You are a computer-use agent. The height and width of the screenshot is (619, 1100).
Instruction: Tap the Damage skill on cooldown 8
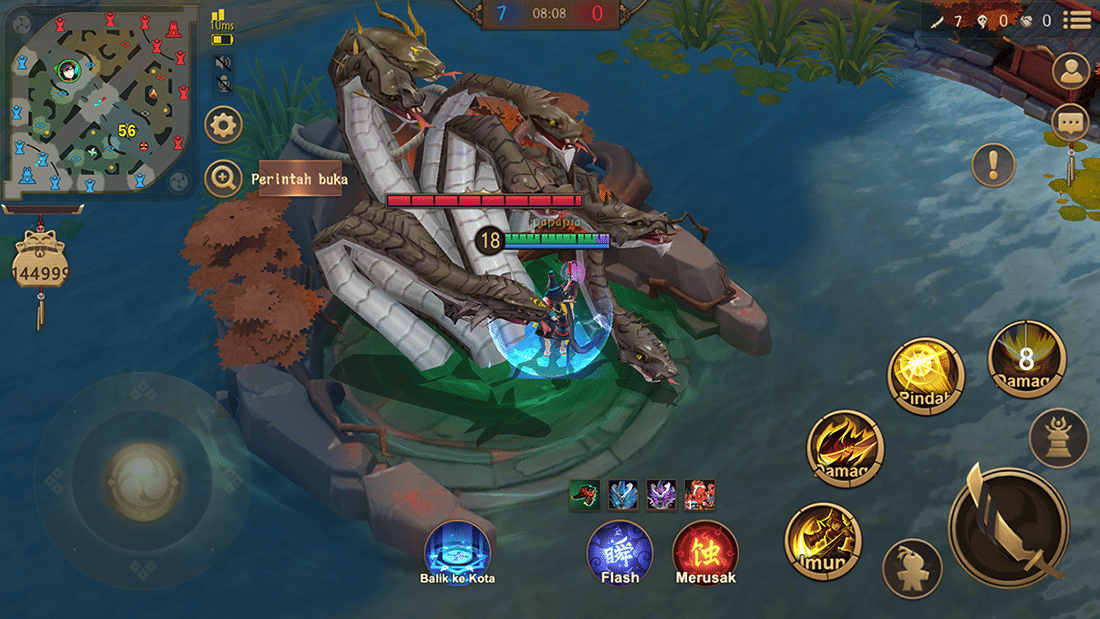point(1026,359)
